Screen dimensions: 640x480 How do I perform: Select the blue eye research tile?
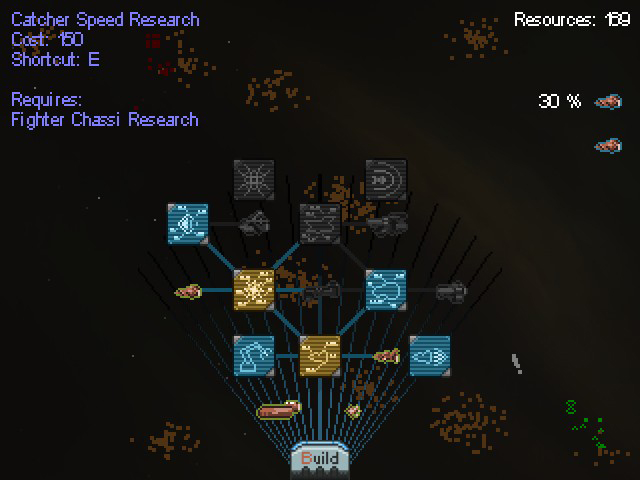coord(188,223)
